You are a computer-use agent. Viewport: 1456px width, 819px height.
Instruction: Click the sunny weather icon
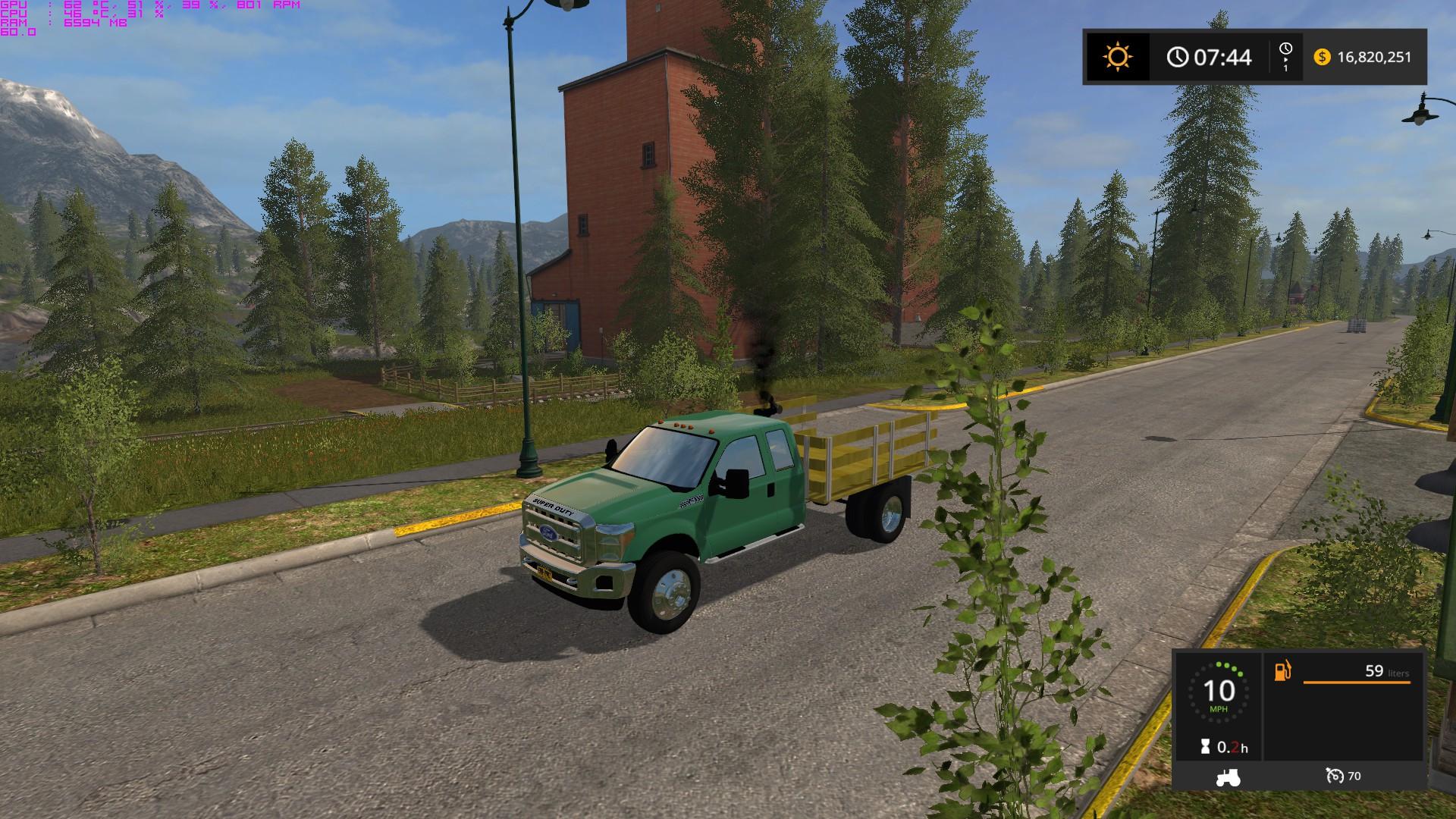(1117, 57)
